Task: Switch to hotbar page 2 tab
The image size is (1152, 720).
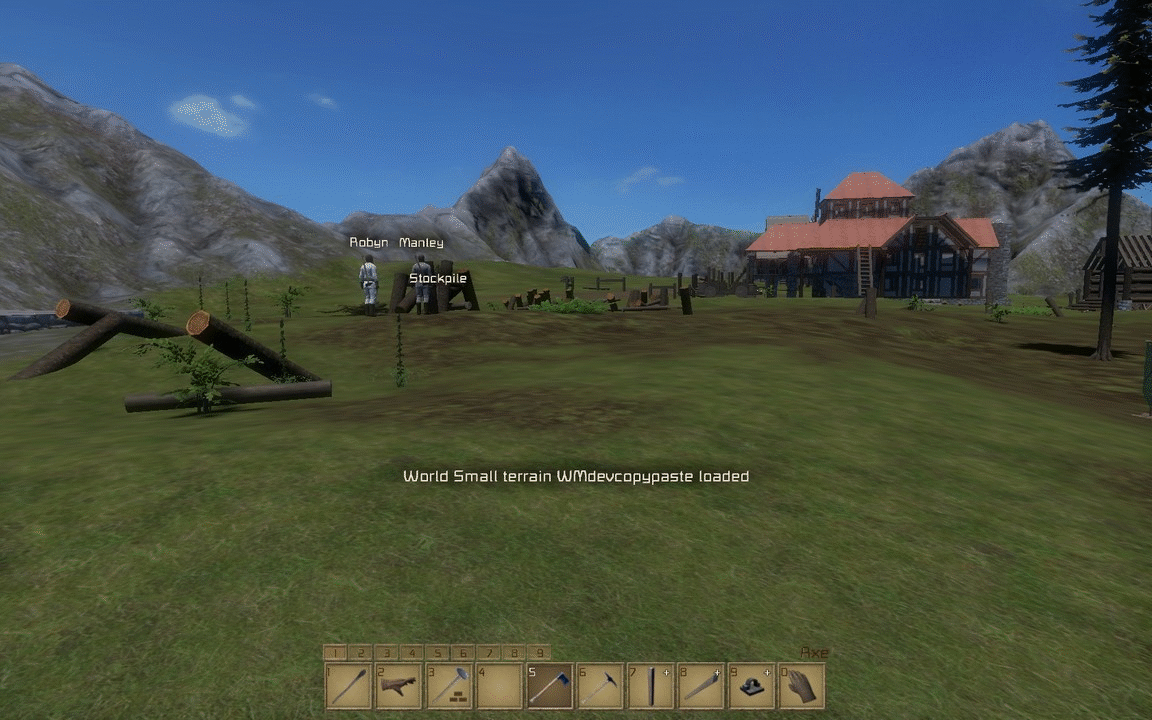Action: click(360, 653)
